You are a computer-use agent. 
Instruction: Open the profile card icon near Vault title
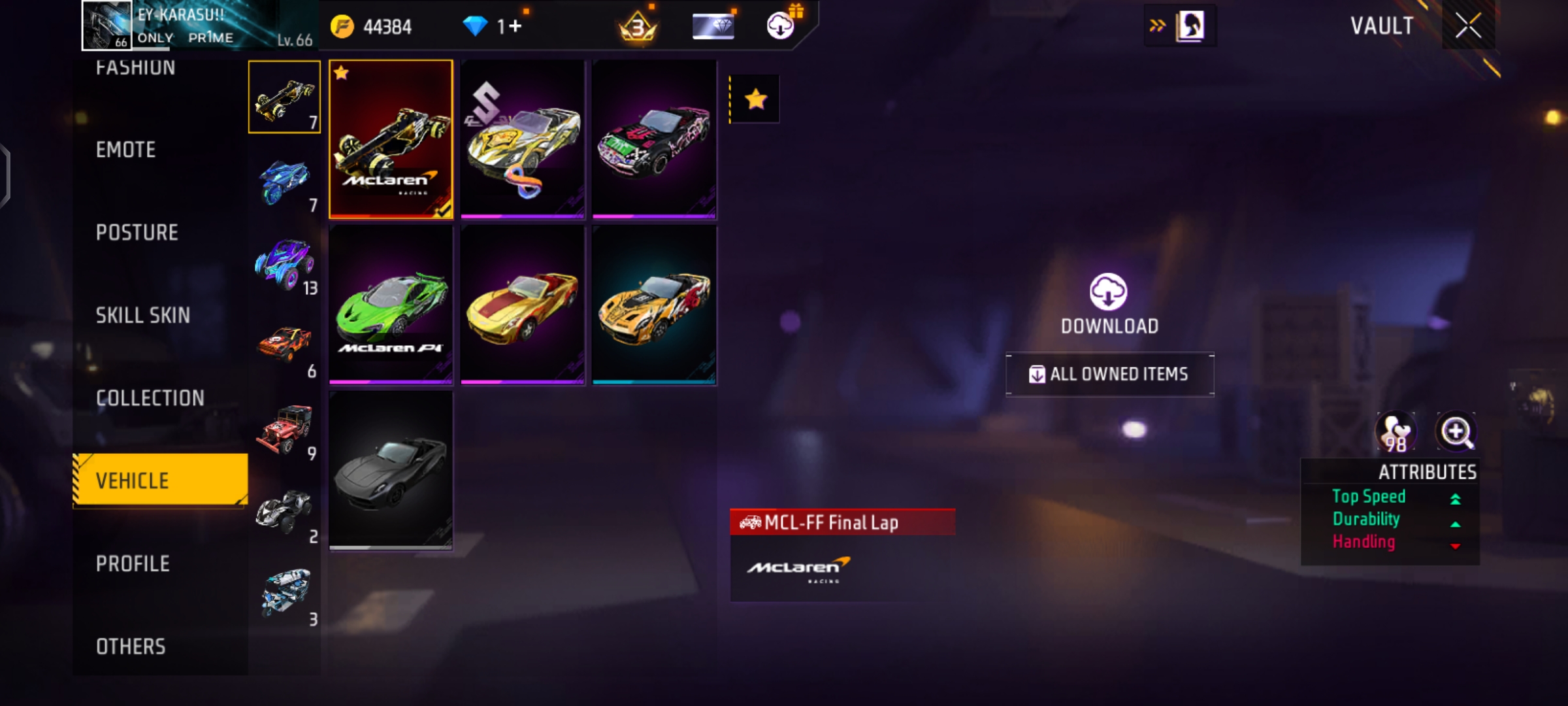click(1190, 26)
